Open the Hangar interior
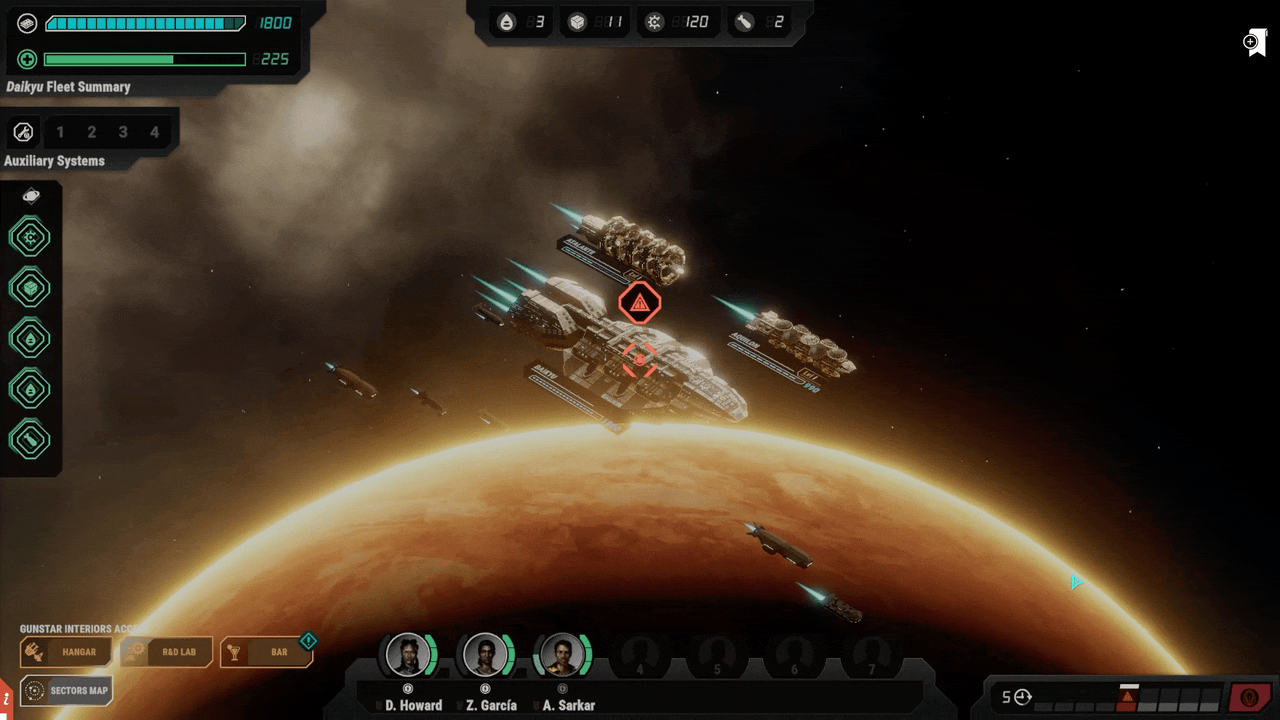The image size is (1280, 720). tap(66, 652)
